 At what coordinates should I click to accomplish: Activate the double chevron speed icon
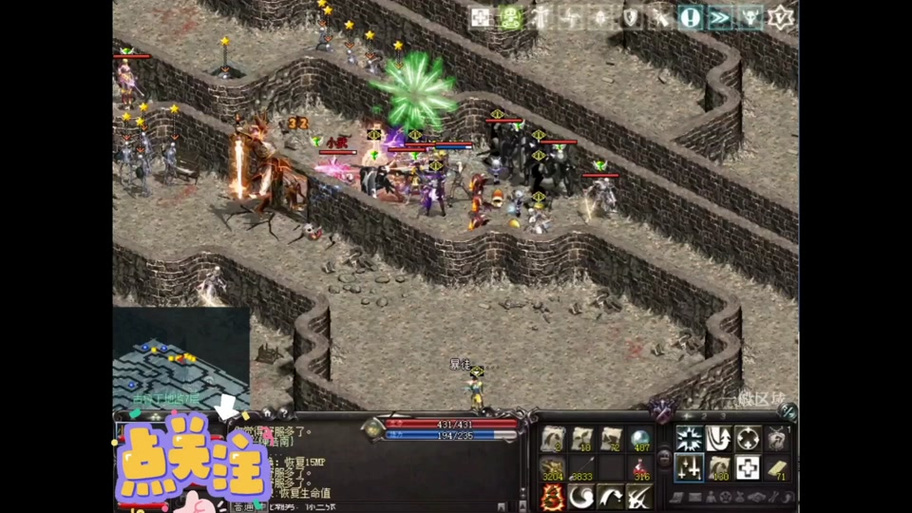(720, 17)
